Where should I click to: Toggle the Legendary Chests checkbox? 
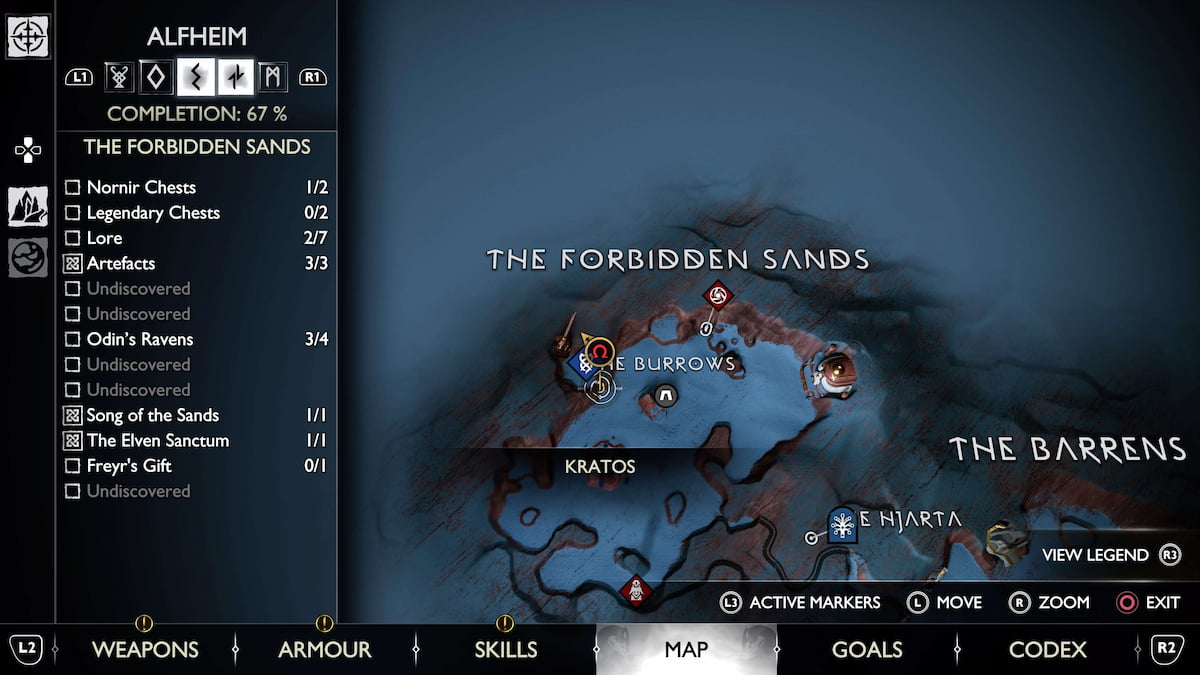[73, 213]
